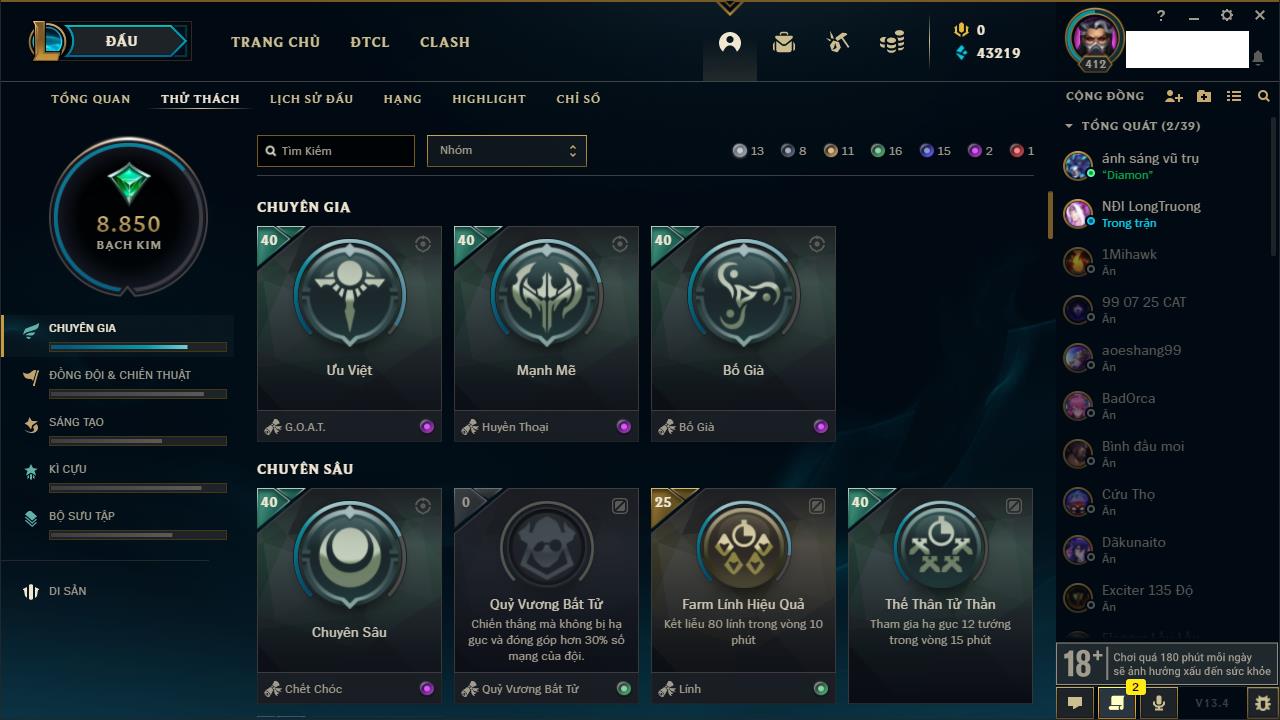Select the LỊCH SỬ ĐẤU tab

[x=311, y=99]
